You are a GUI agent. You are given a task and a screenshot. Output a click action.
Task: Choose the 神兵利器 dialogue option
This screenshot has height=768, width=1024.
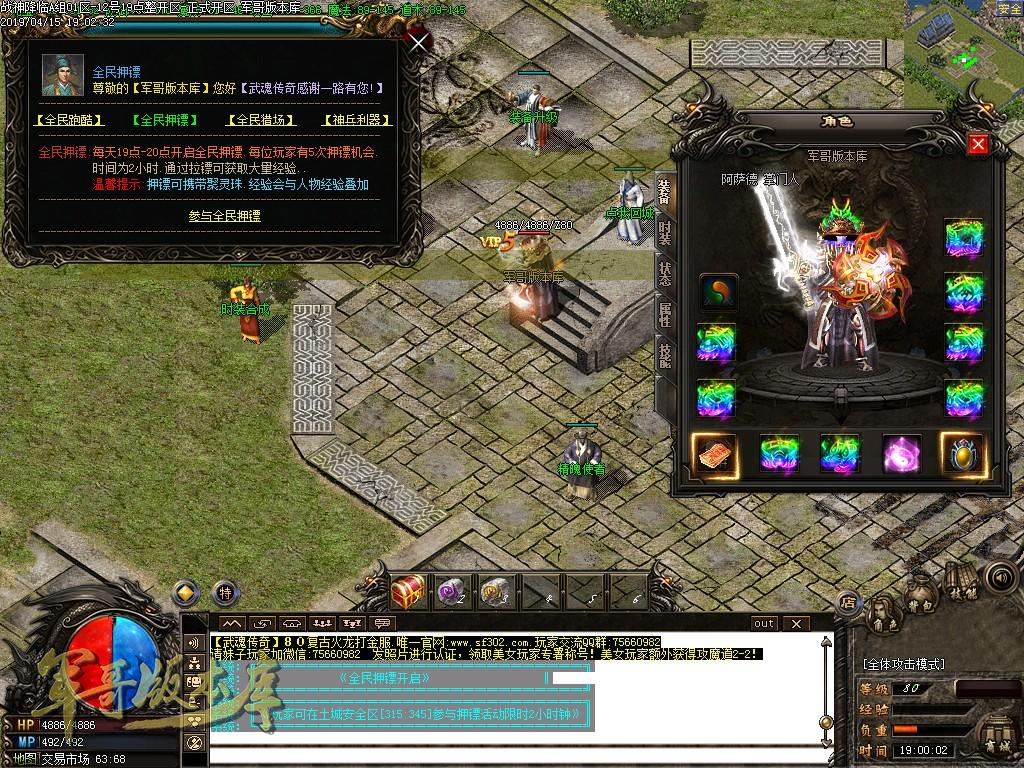(x=355, y=120)
